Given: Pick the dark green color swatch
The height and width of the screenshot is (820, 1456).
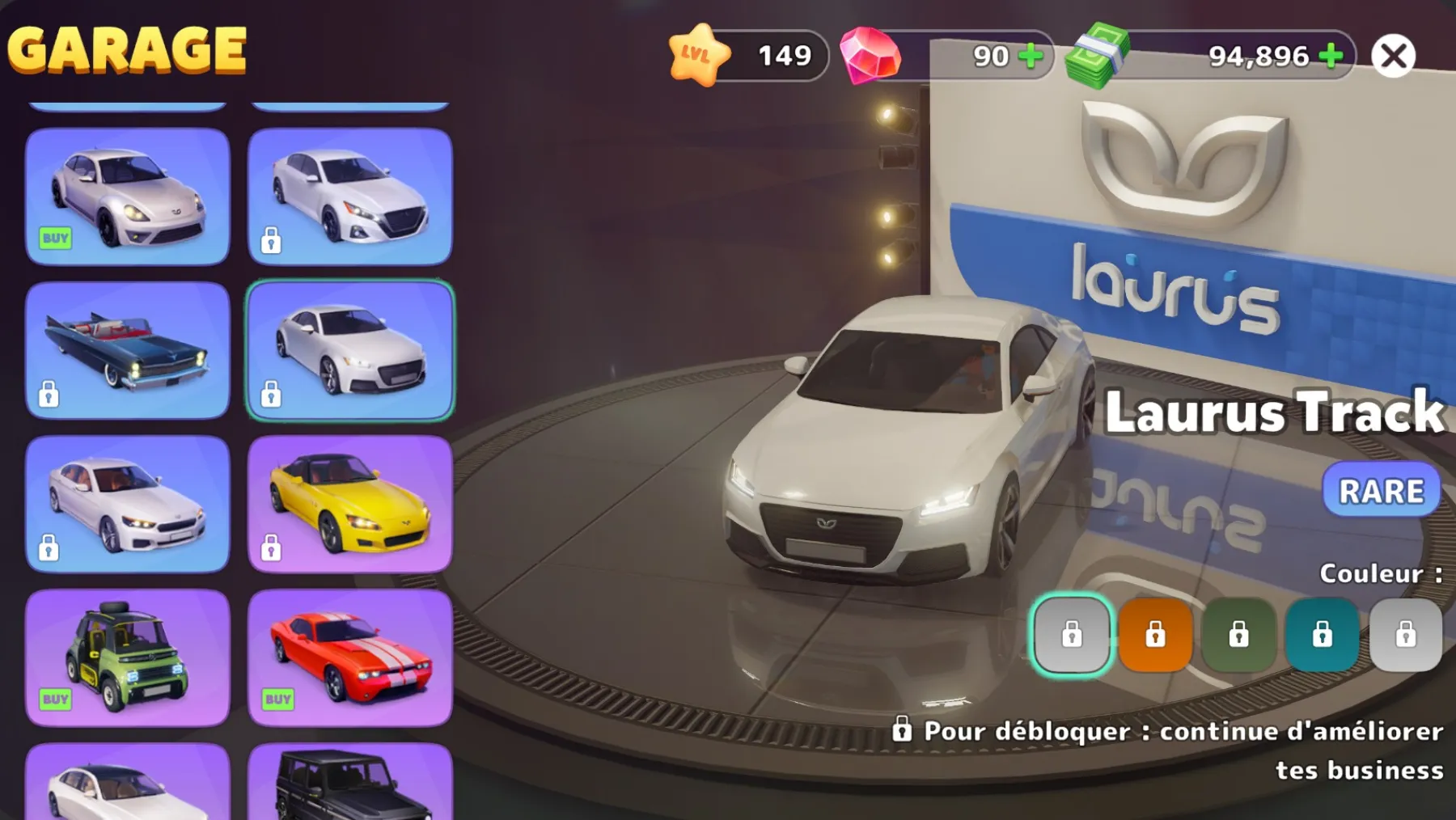Looking at the screenshot, I should click(x=1238, y=635).
